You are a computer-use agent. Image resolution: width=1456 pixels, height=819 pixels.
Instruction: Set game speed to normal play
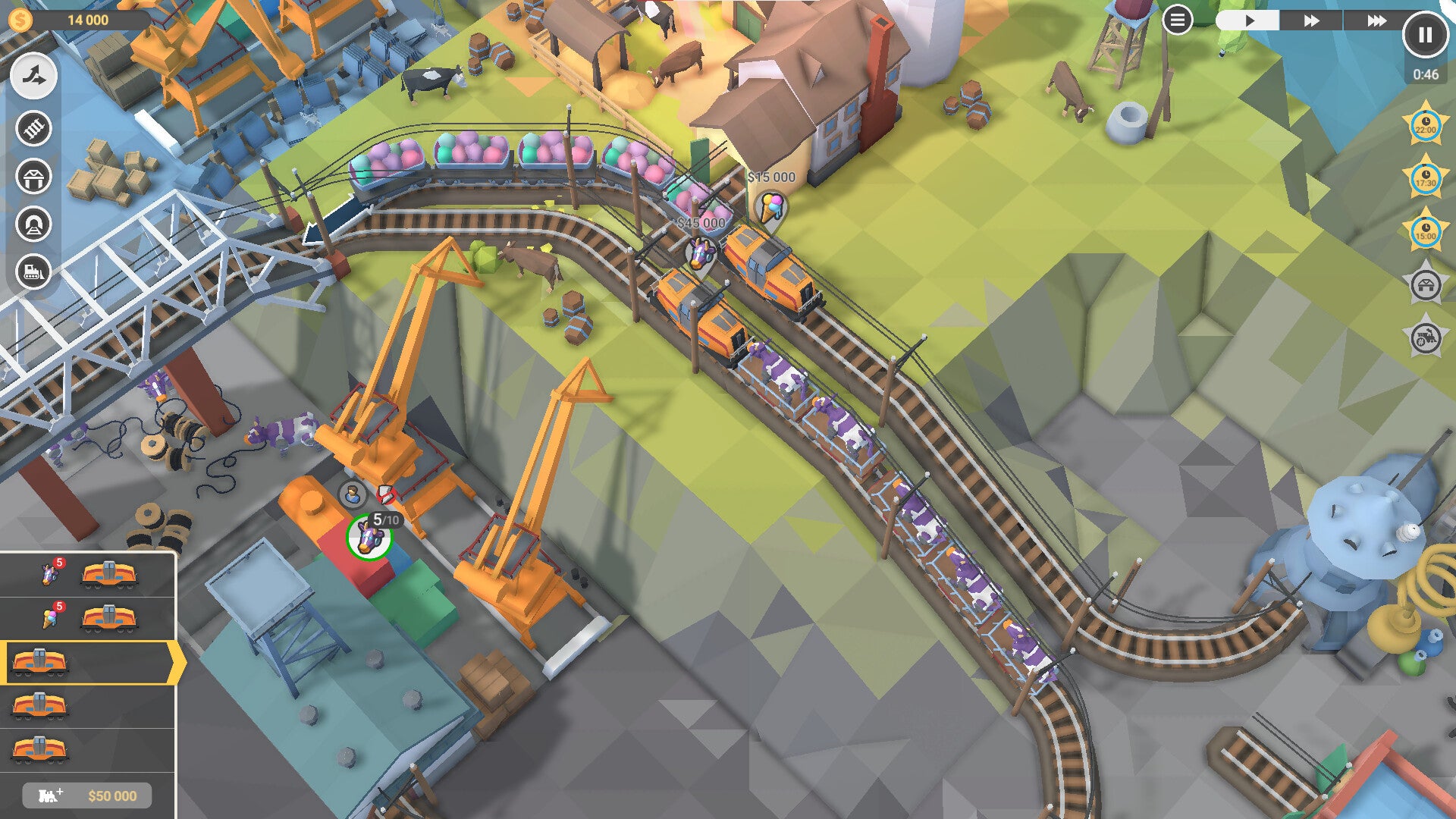click(1248, 20)
